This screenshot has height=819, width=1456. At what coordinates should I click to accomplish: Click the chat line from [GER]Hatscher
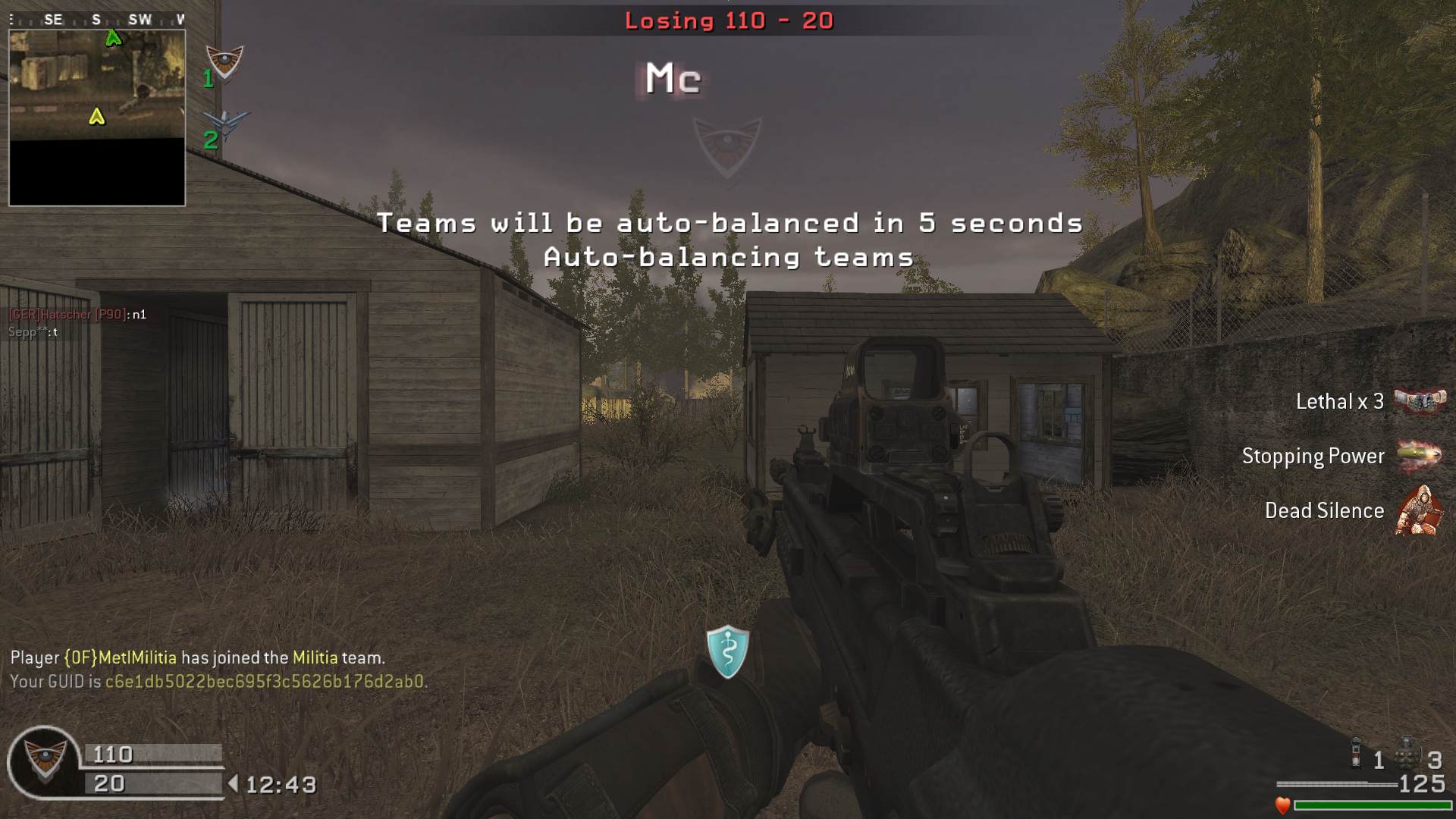click(x=77, y=314)
